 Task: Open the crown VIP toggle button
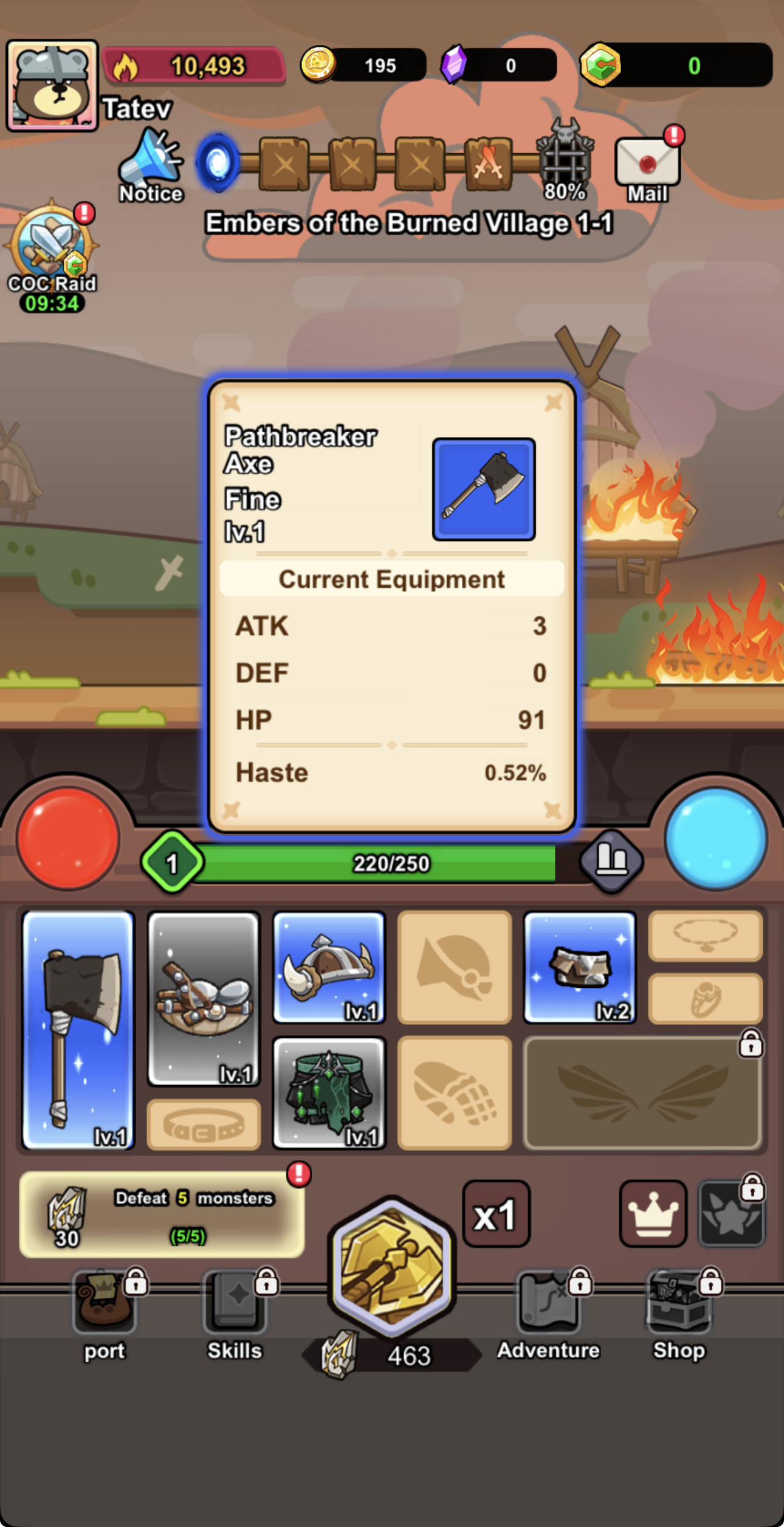(x=653, y=1213)
